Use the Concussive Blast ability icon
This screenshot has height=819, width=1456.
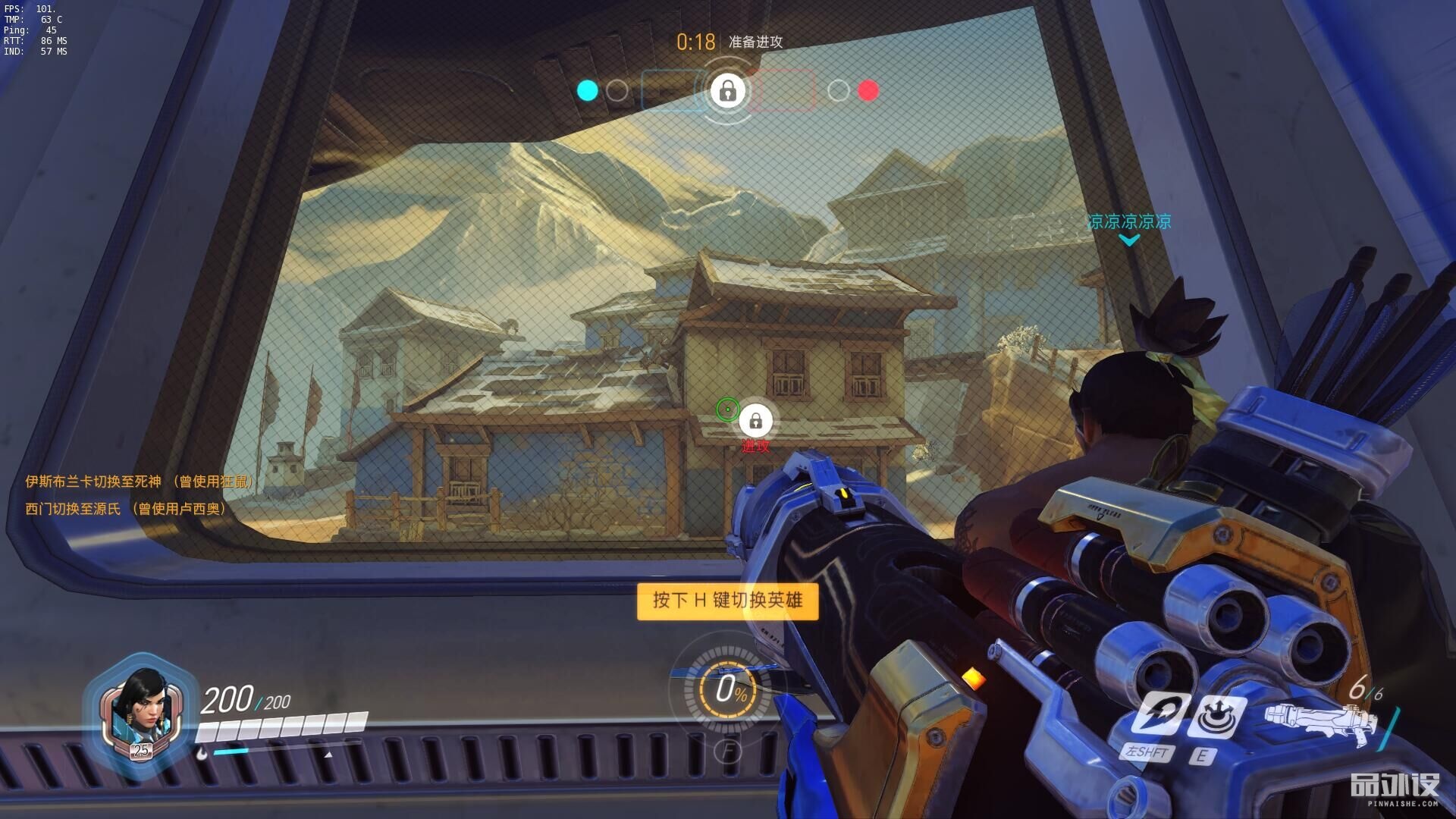pyautogui.click(x=1216, y=716)
